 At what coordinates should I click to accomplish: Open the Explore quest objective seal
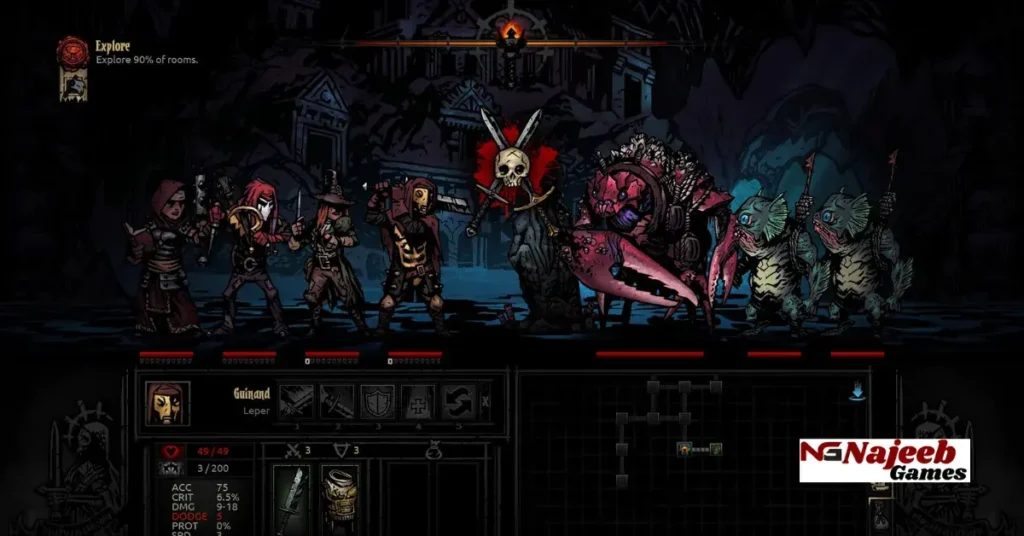point(71,51)
